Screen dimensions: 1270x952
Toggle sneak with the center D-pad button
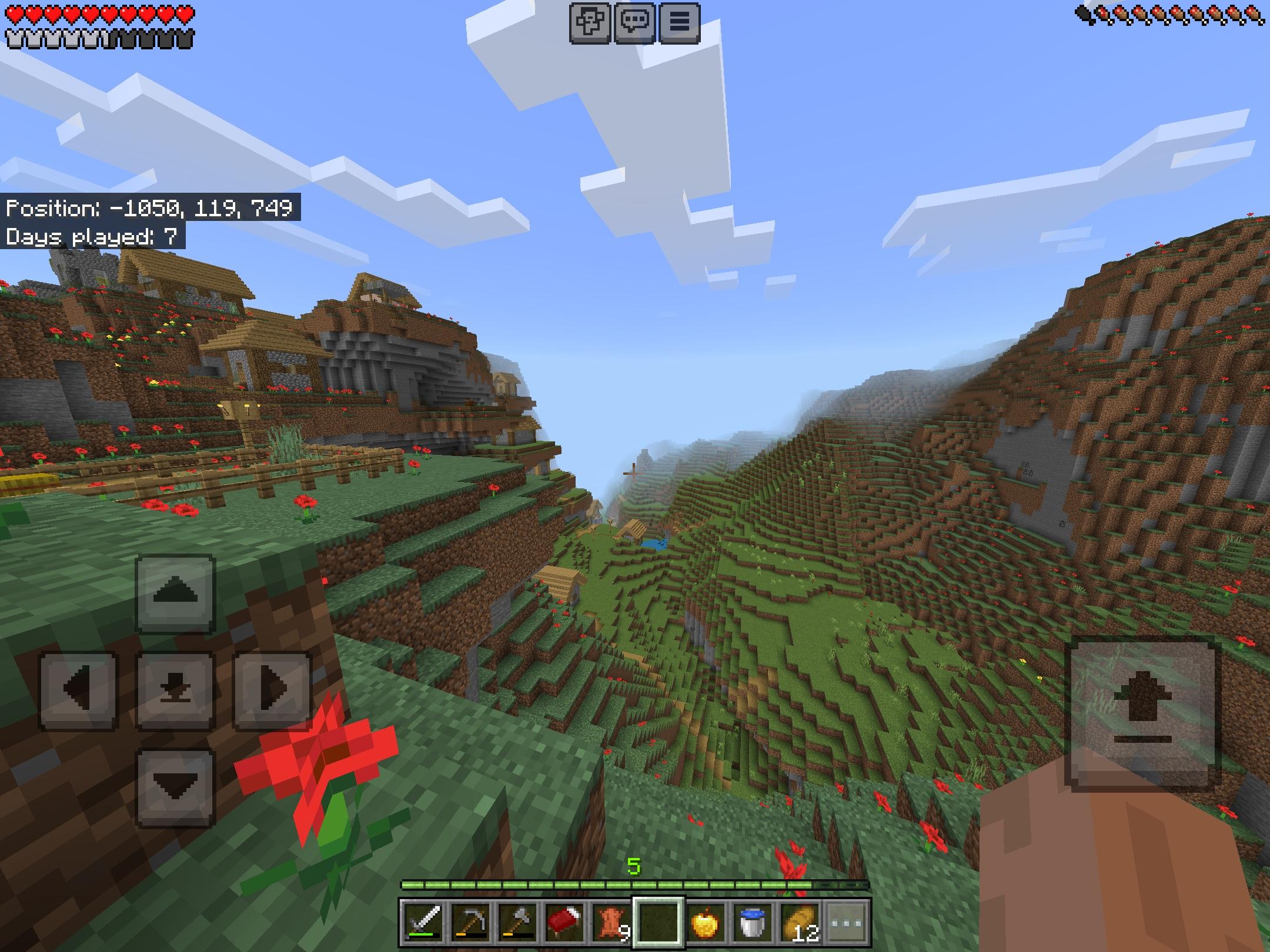(176, 689)
